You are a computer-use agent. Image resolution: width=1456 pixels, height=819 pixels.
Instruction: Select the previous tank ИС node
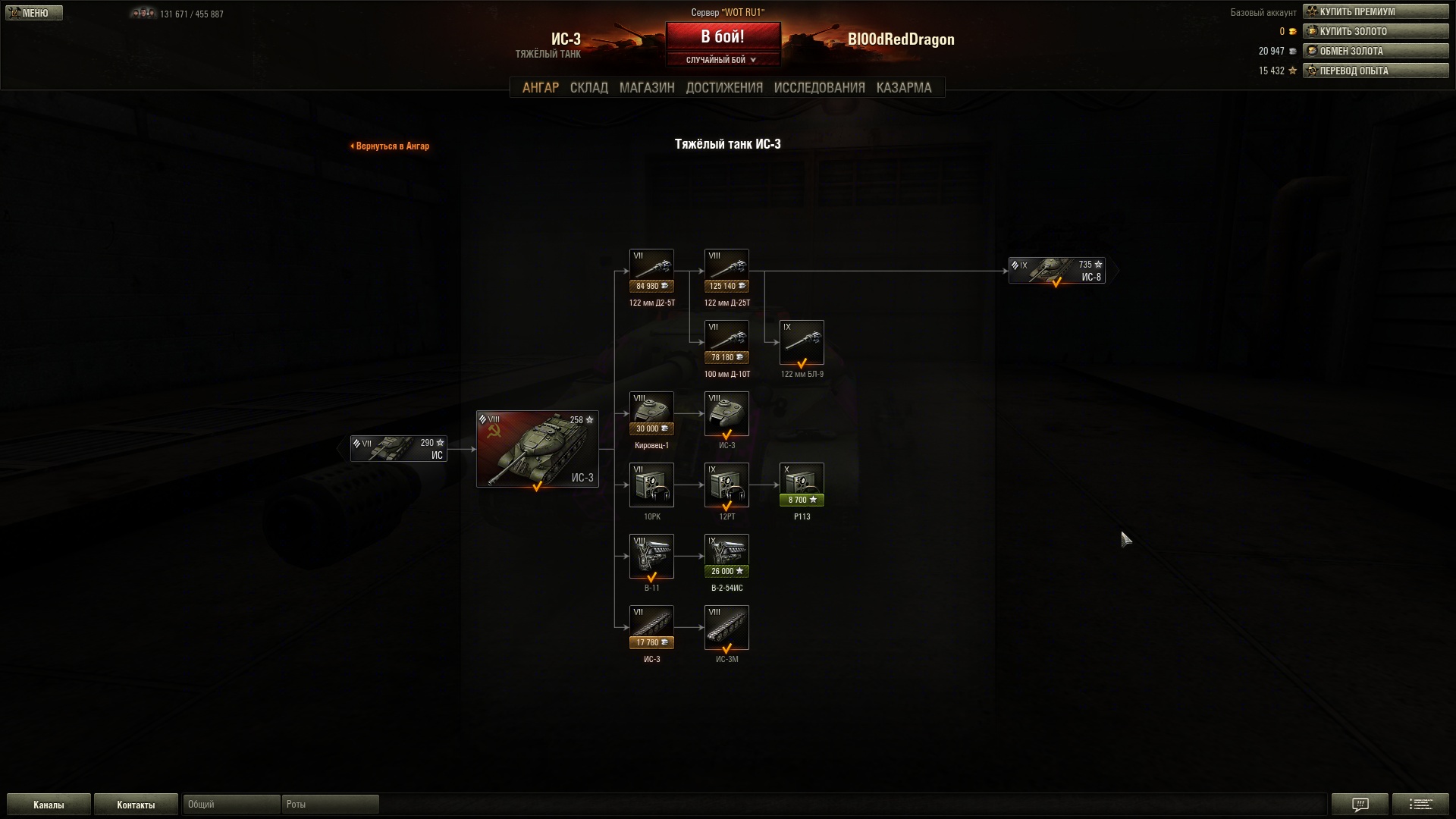tap(398, 448)
